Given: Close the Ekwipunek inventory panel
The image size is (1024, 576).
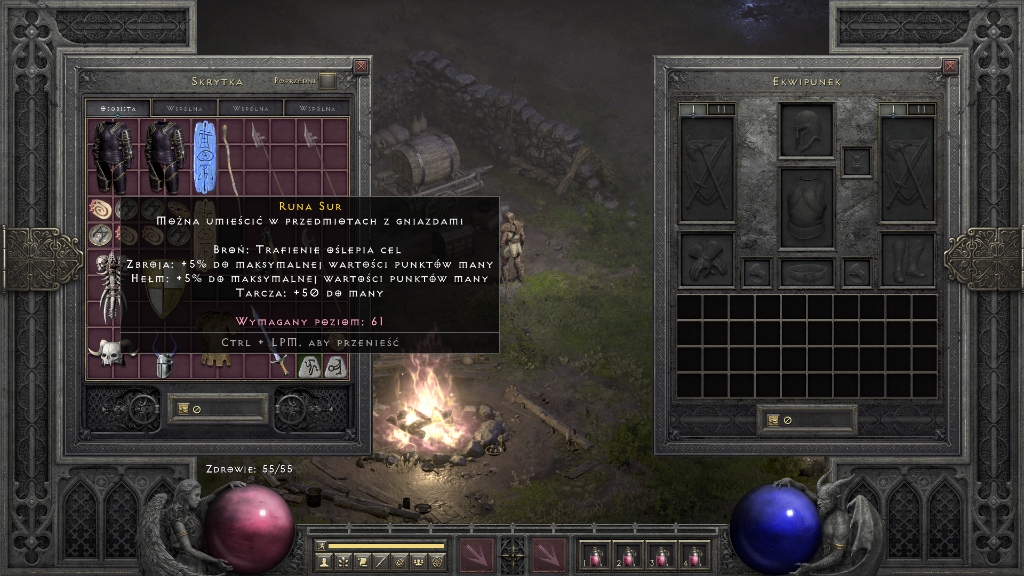Looking at the screenshot, I should tap(950, 67).
